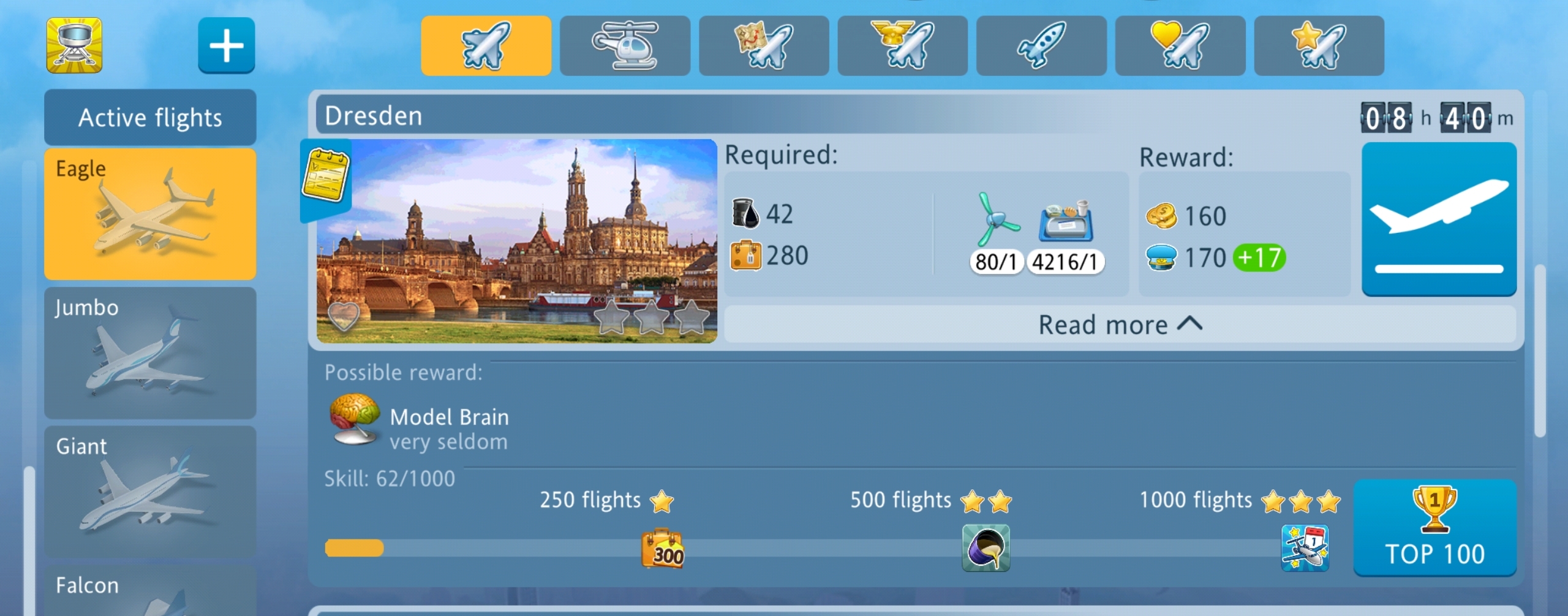Pick the Falcon plane

point(150,591)
